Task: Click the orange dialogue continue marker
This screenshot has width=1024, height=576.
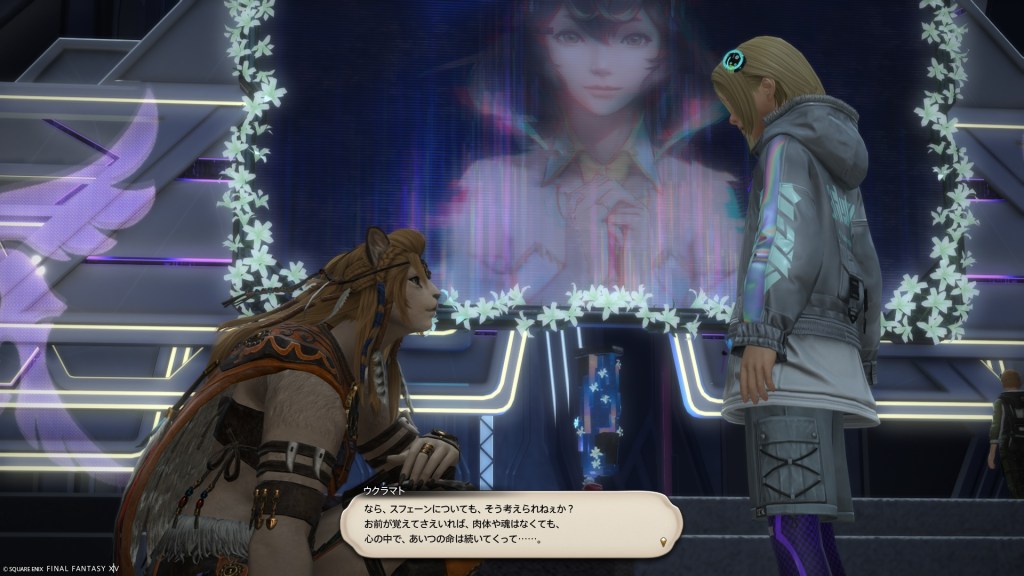Action: pyautogui.click(x=661, y=543)
